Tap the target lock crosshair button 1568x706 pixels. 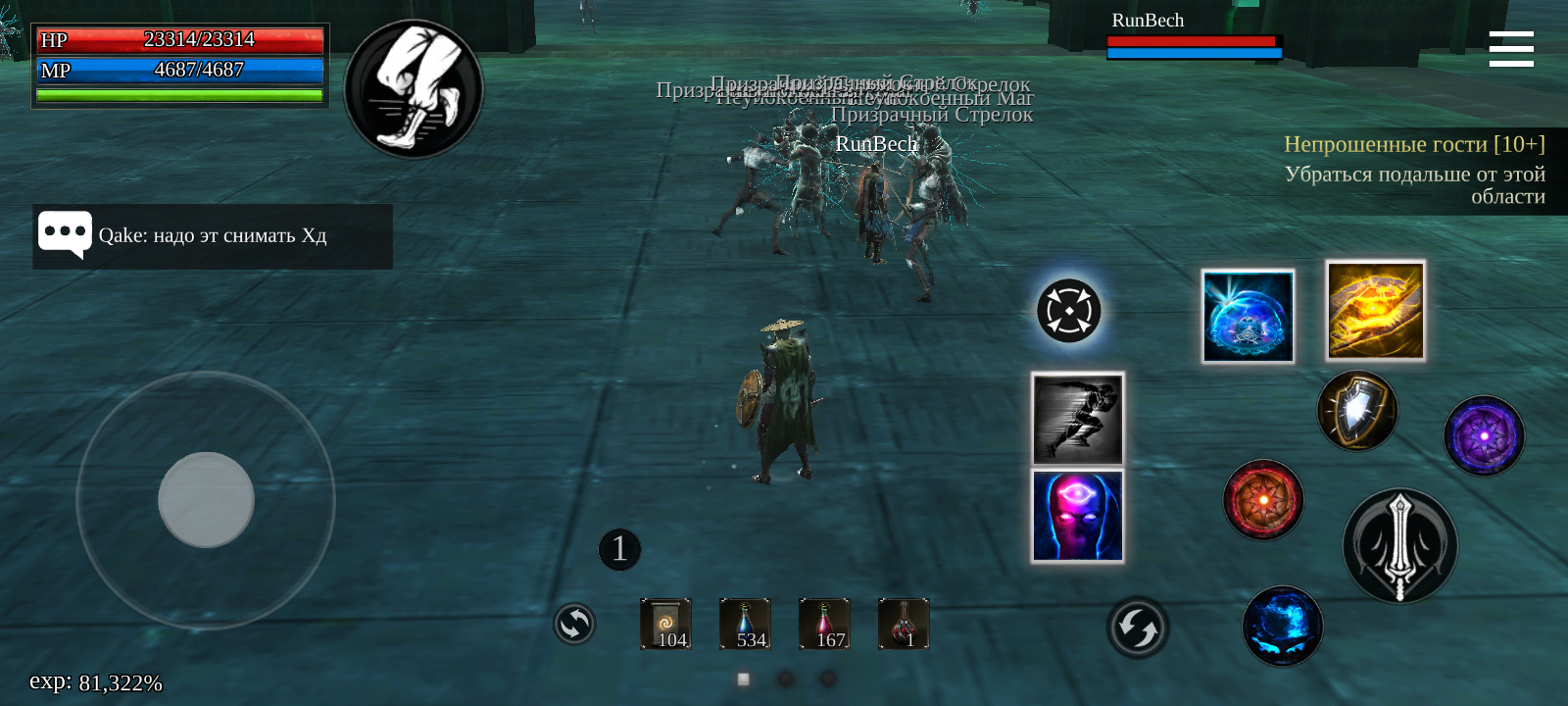1068,310
